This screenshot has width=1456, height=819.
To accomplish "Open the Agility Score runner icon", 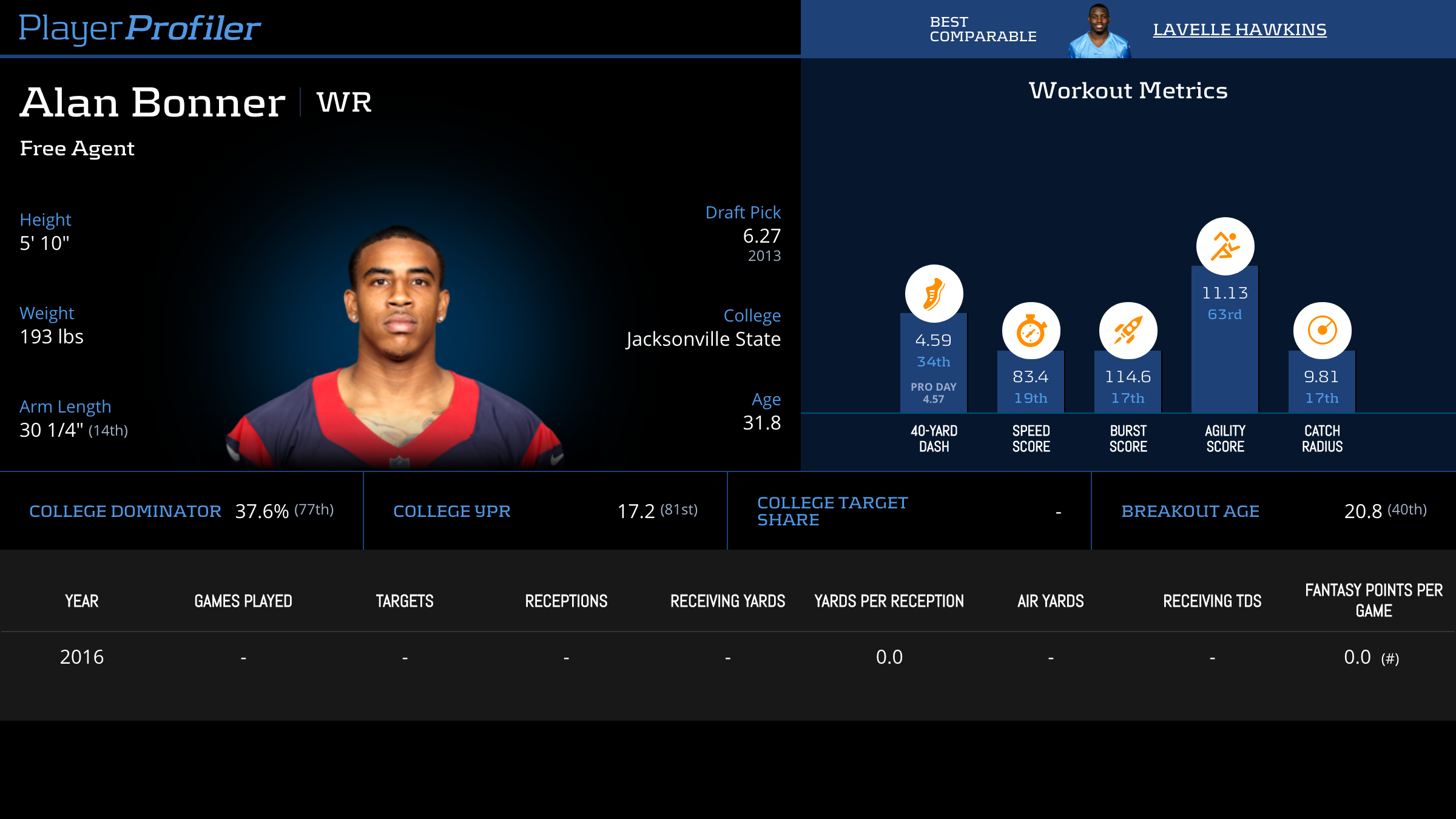I will tap(1225, 246).
